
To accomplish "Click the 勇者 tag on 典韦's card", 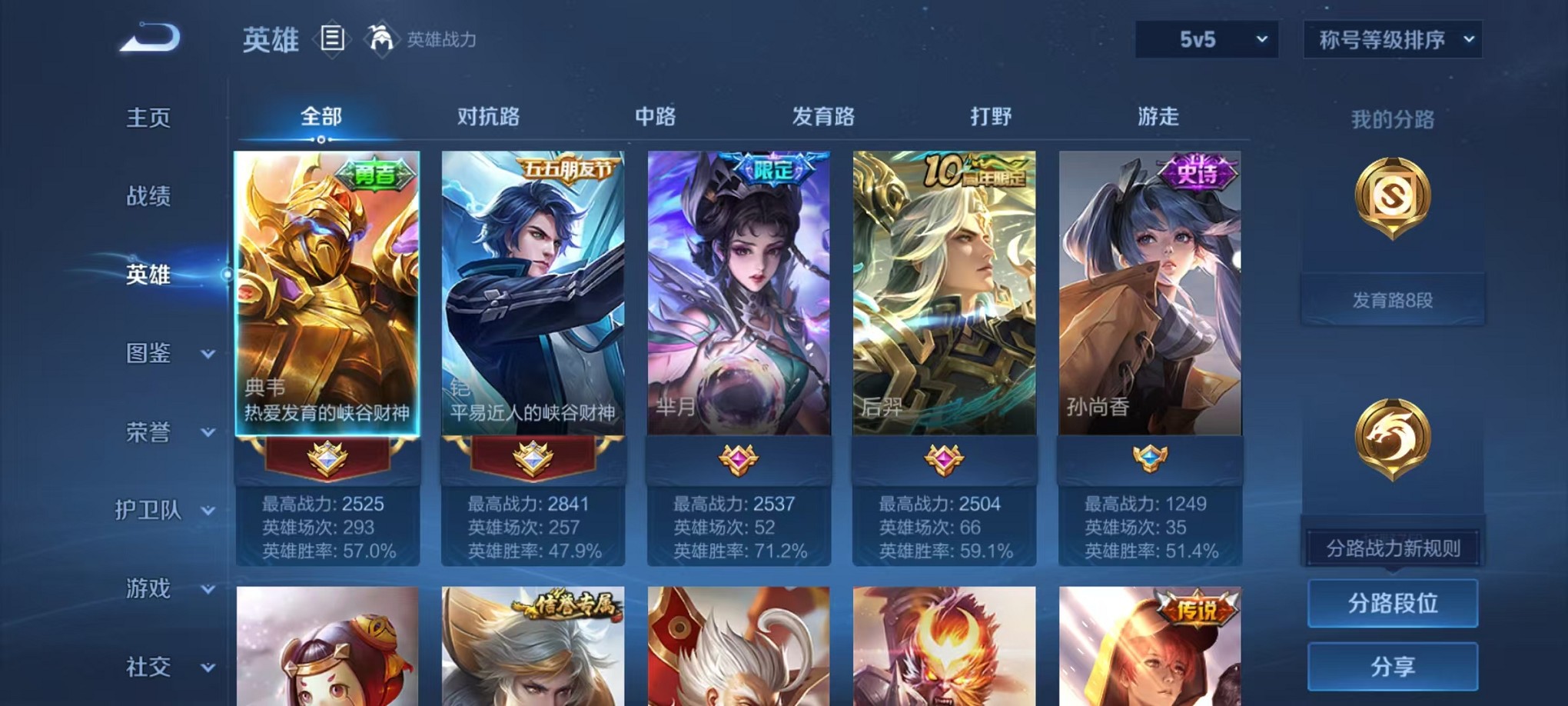I will tap(377, 175).
